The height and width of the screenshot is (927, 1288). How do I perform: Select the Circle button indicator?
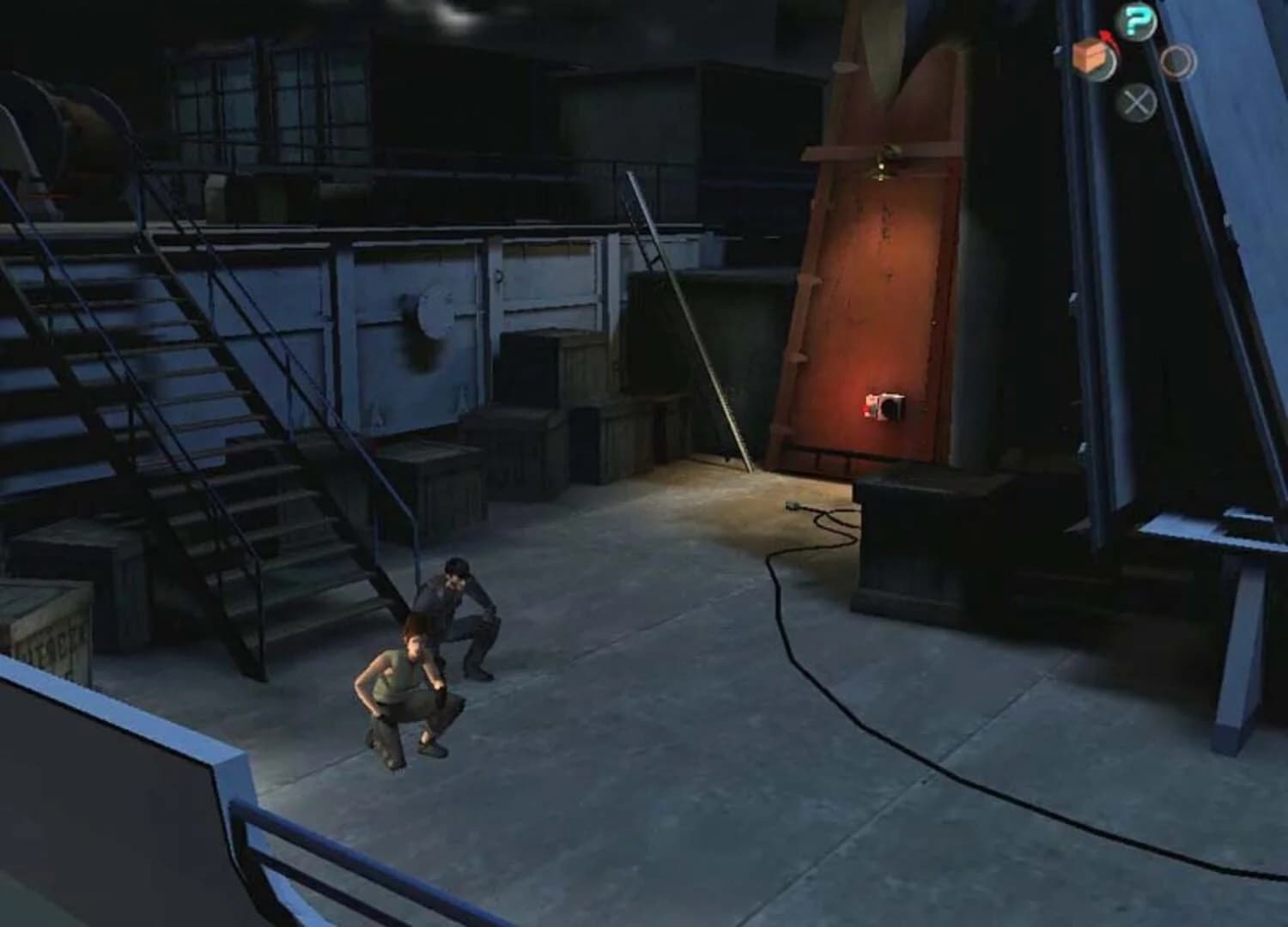pos(1177,62)
